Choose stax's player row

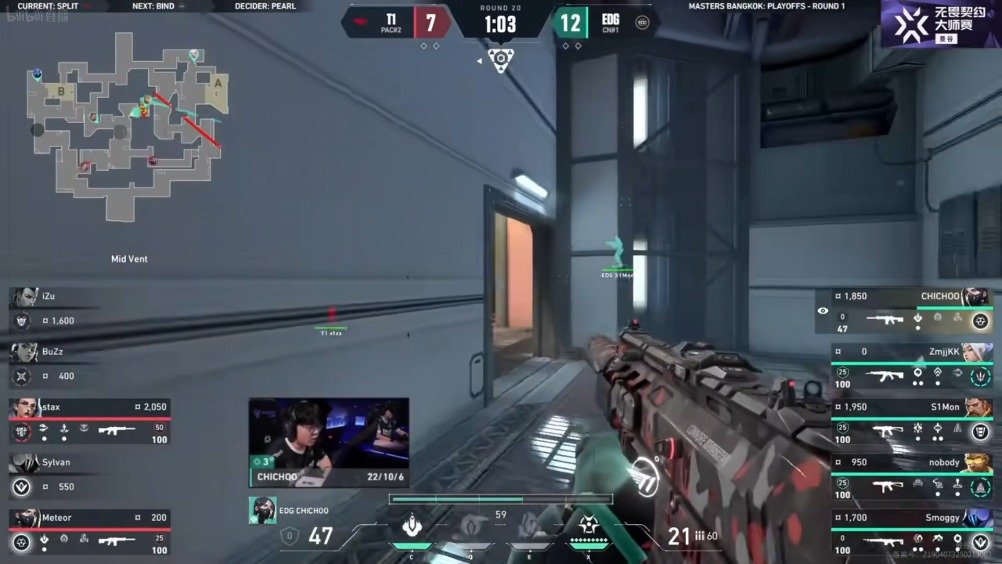[90, 419]
